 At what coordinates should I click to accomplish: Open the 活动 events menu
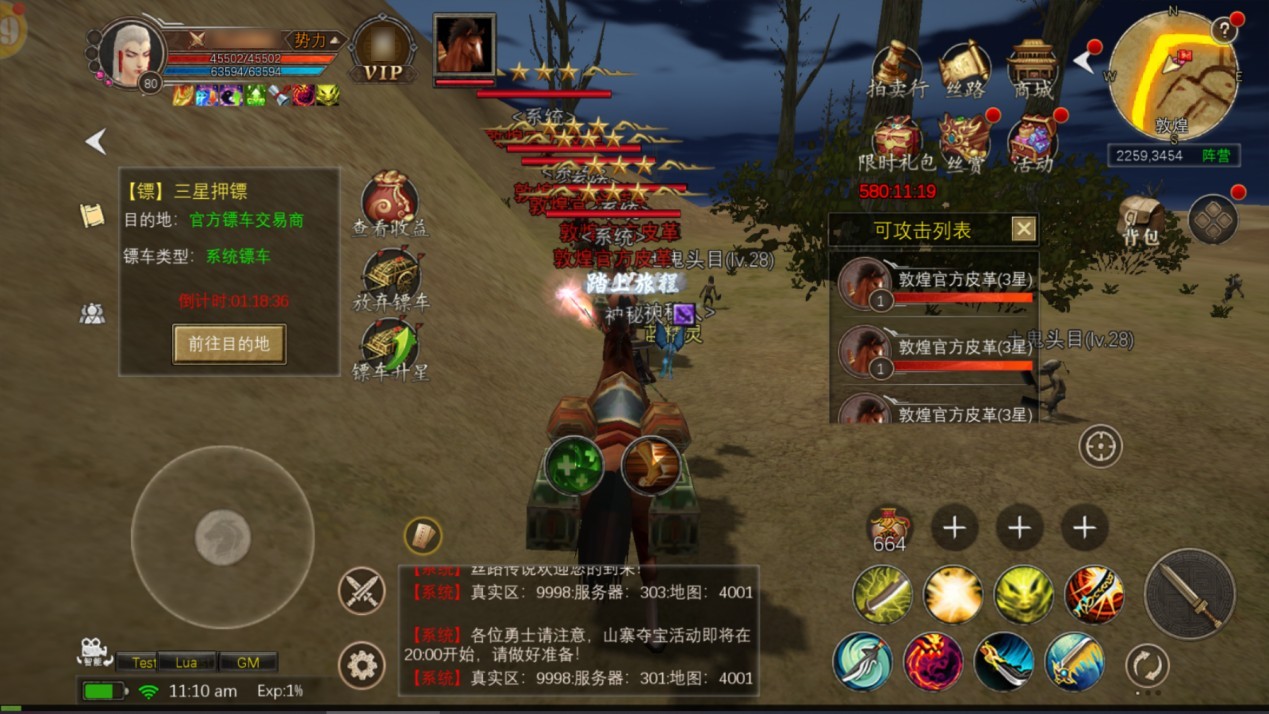1032,141
